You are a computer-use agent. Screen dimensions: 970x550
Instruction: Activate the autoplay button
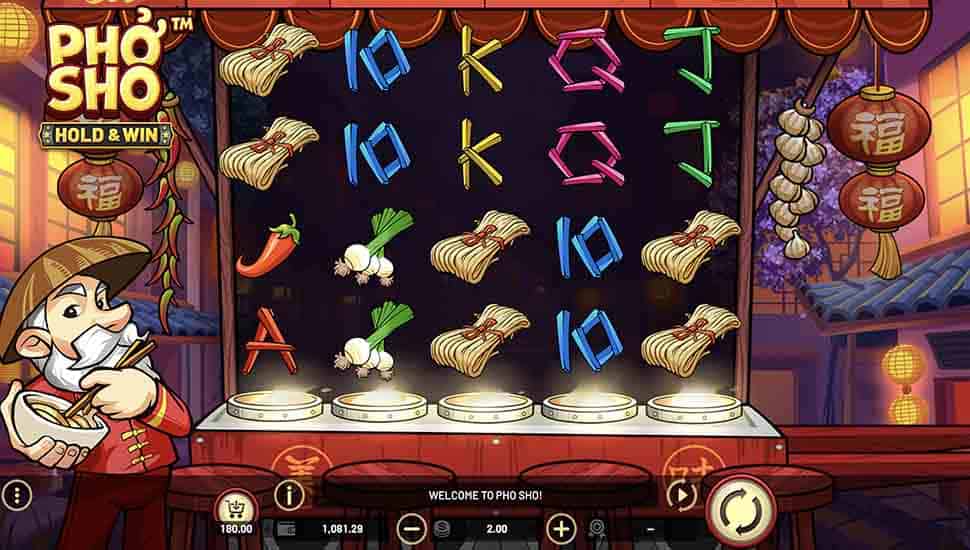click(x=682, y=494)
